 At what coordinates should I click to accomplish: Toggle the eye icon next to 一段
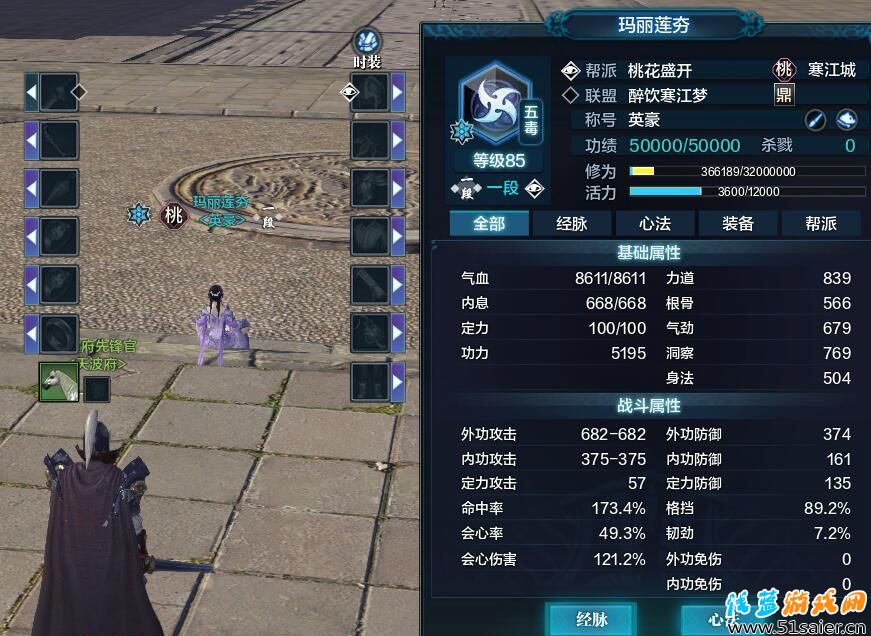point(535,188)
